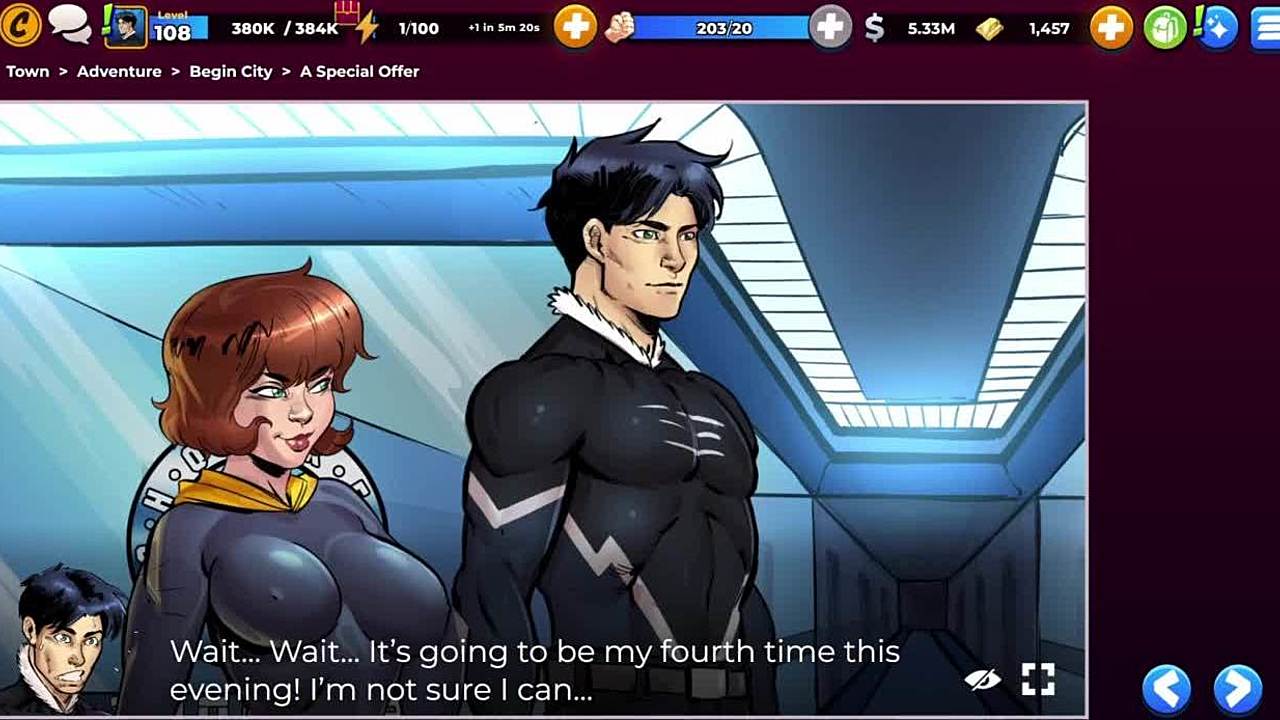1280x720 pixels.
Task: Go back with the blue left arrow
Action: pos(1167,688)
